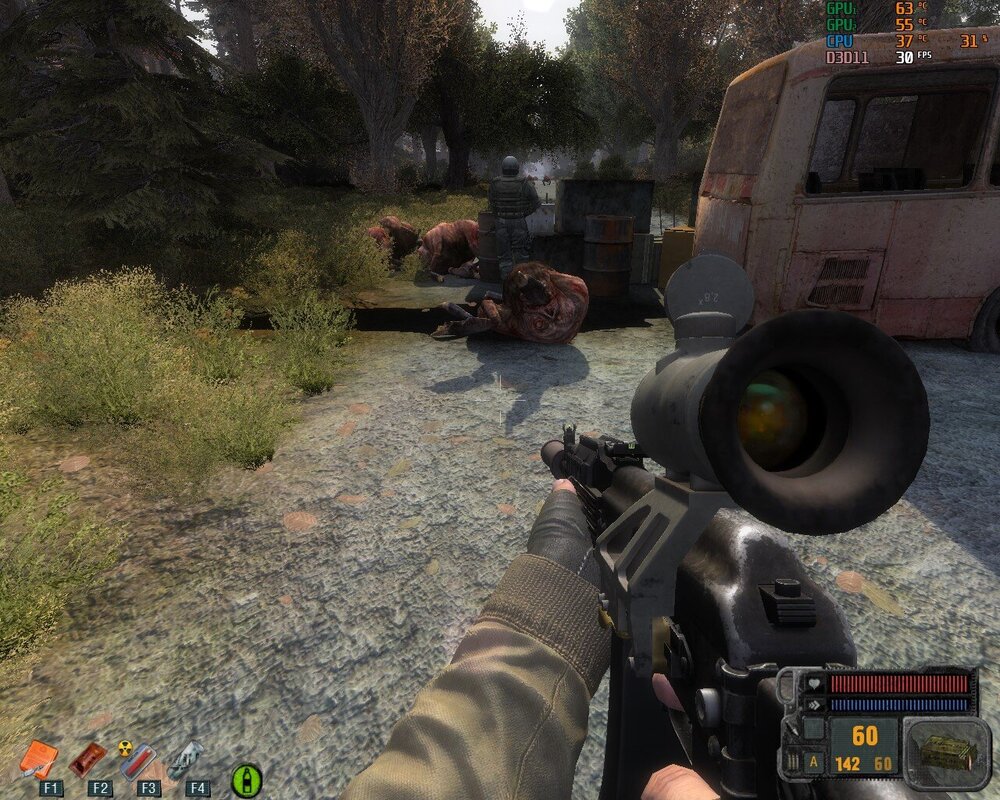The image size is (1000, 800).
Task: Use the anti-radiation drug quick slot
Action: click(137, 760)
